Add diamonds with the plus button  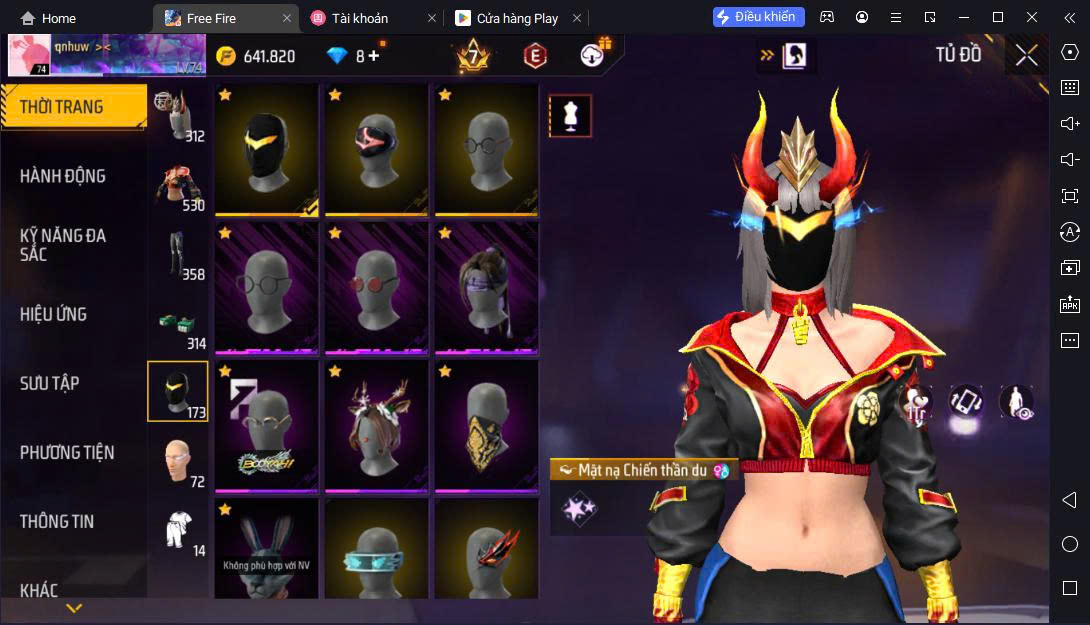374,56
